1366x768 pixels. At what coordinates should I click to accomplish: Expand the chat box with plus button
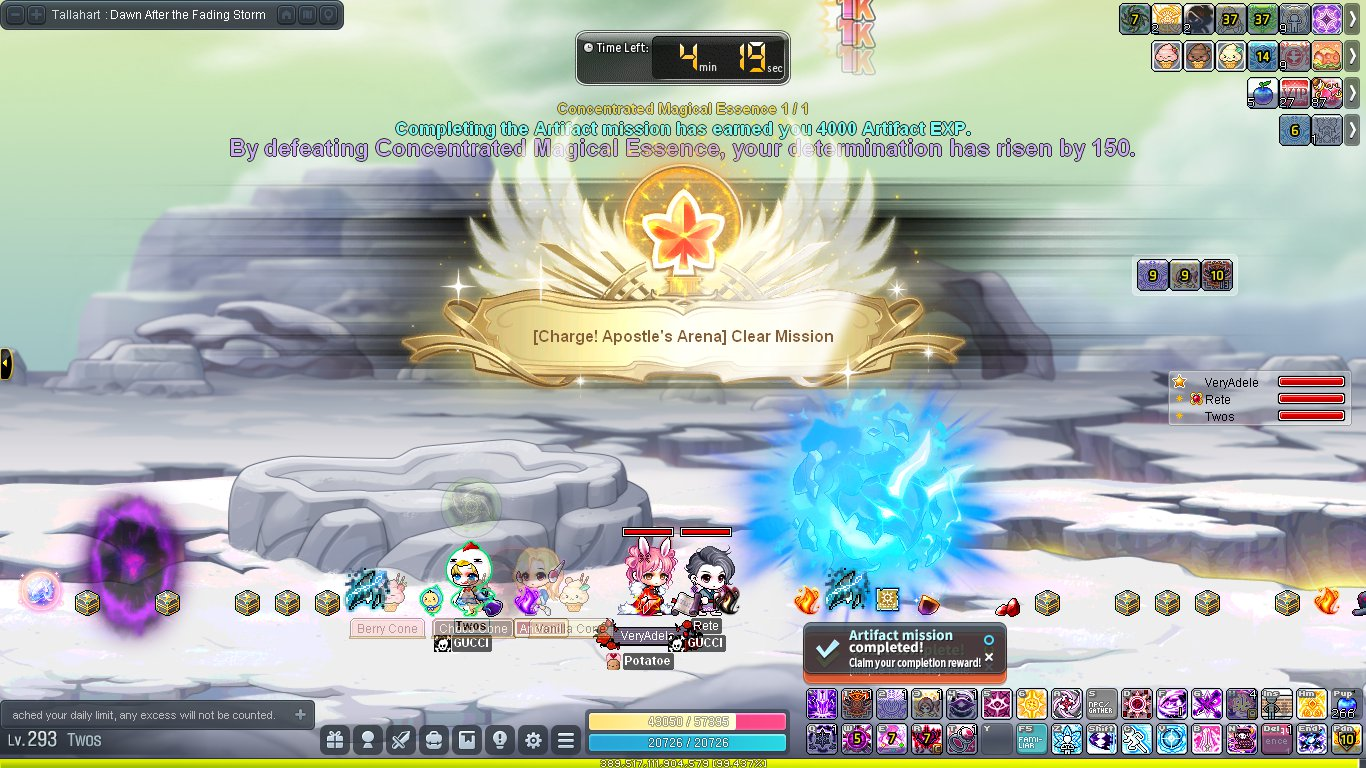click(300, 715)
